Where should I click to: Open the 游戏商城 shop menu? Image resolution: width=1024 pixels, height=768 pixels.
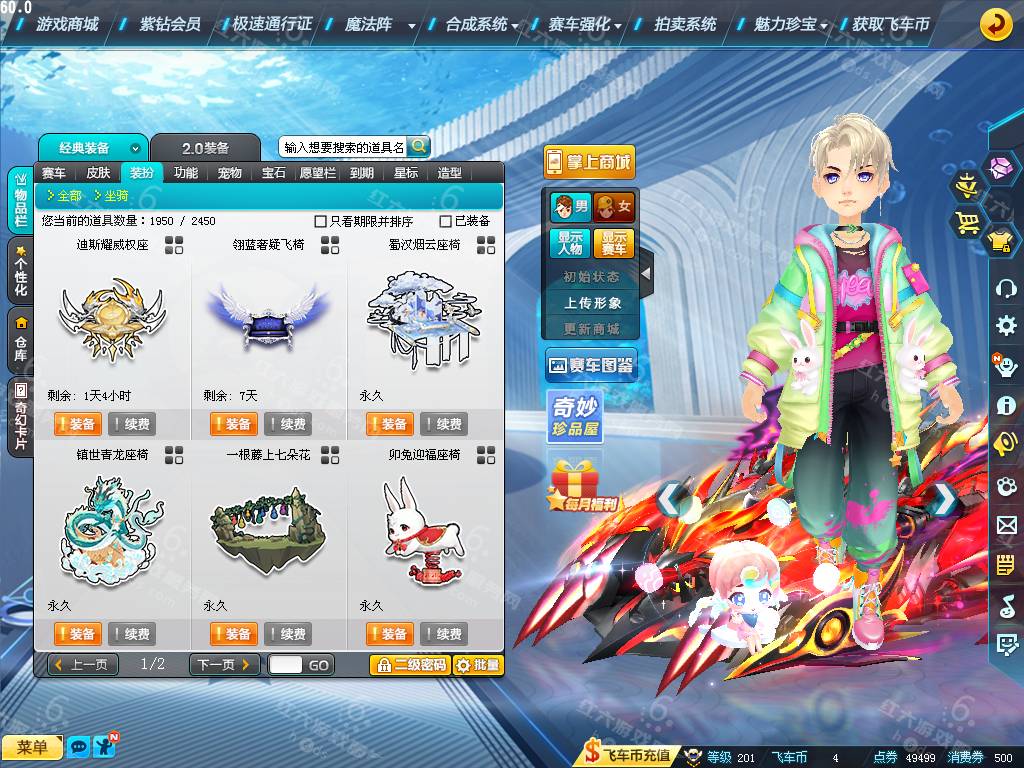[x=67, y=24]
